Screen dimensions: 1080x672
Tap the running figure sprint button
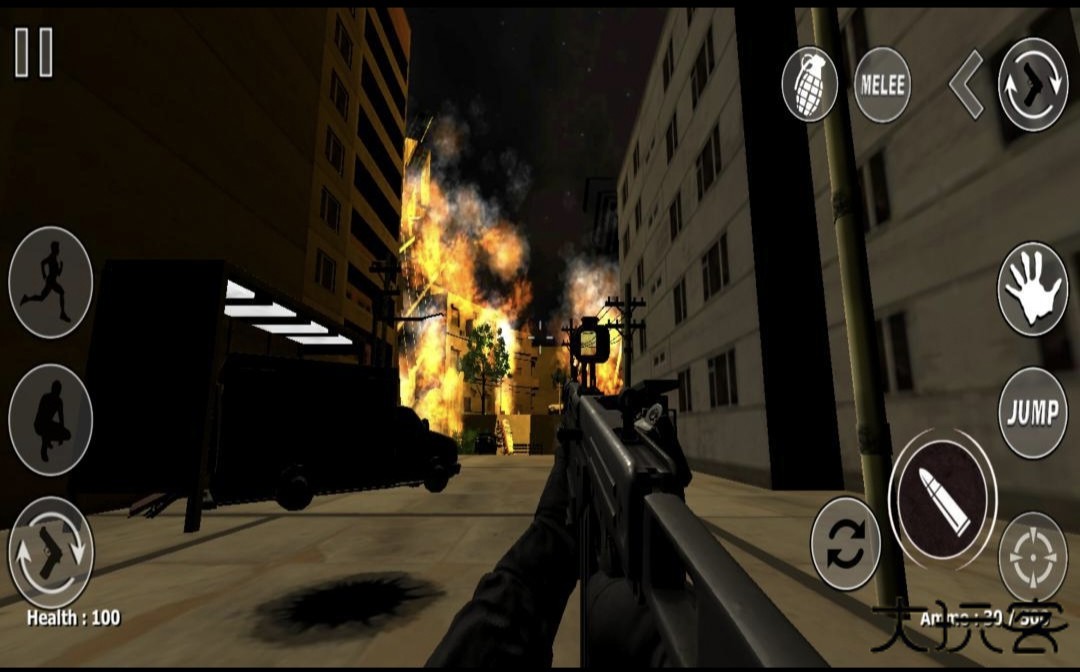coord(50,282)
